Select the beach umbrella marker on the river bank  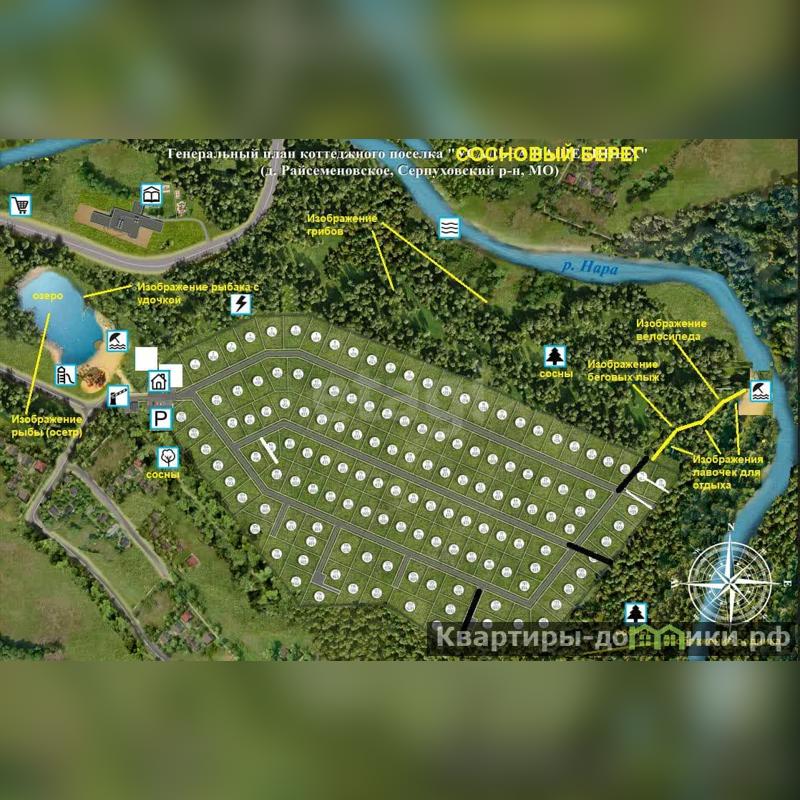click(760, 390)
